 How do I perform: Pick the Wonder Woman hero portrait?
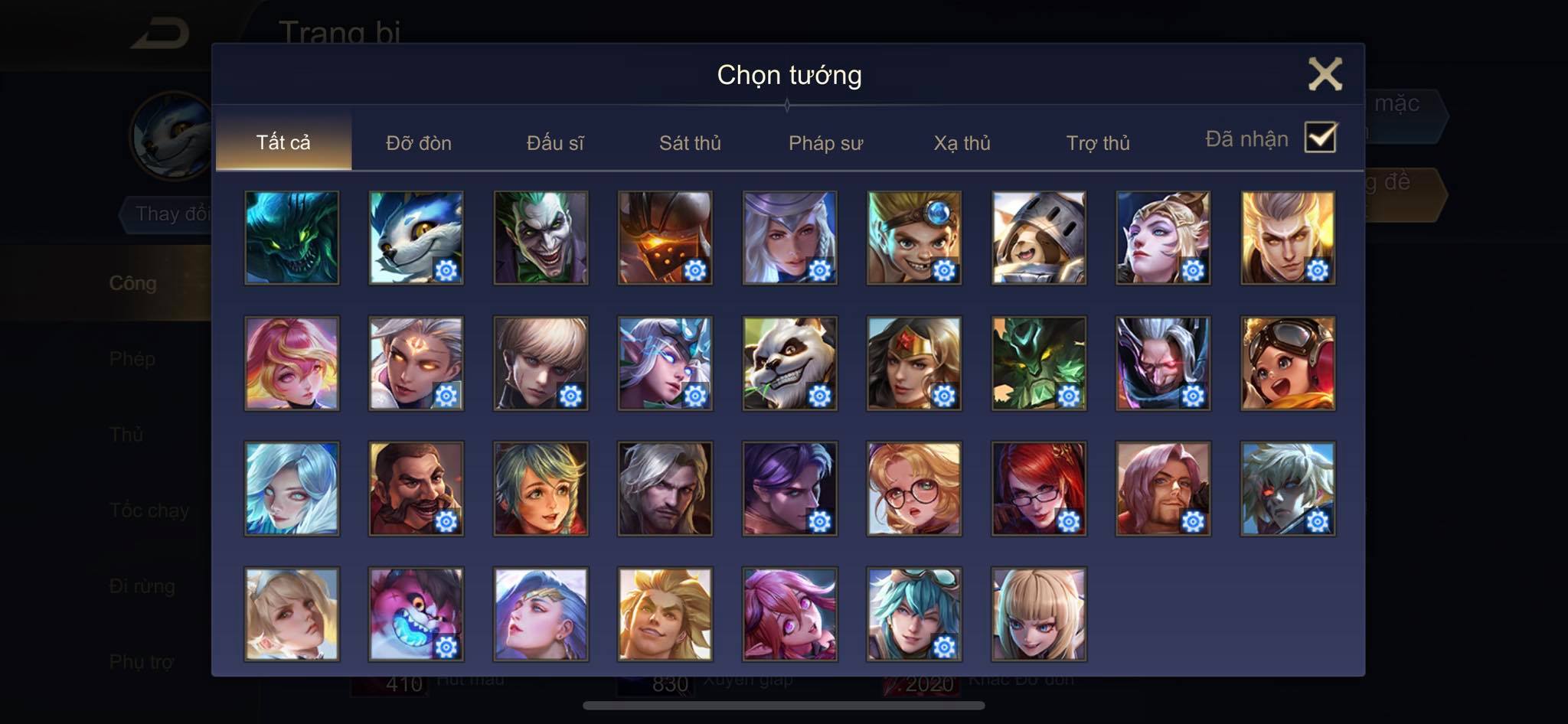(914, 364)
